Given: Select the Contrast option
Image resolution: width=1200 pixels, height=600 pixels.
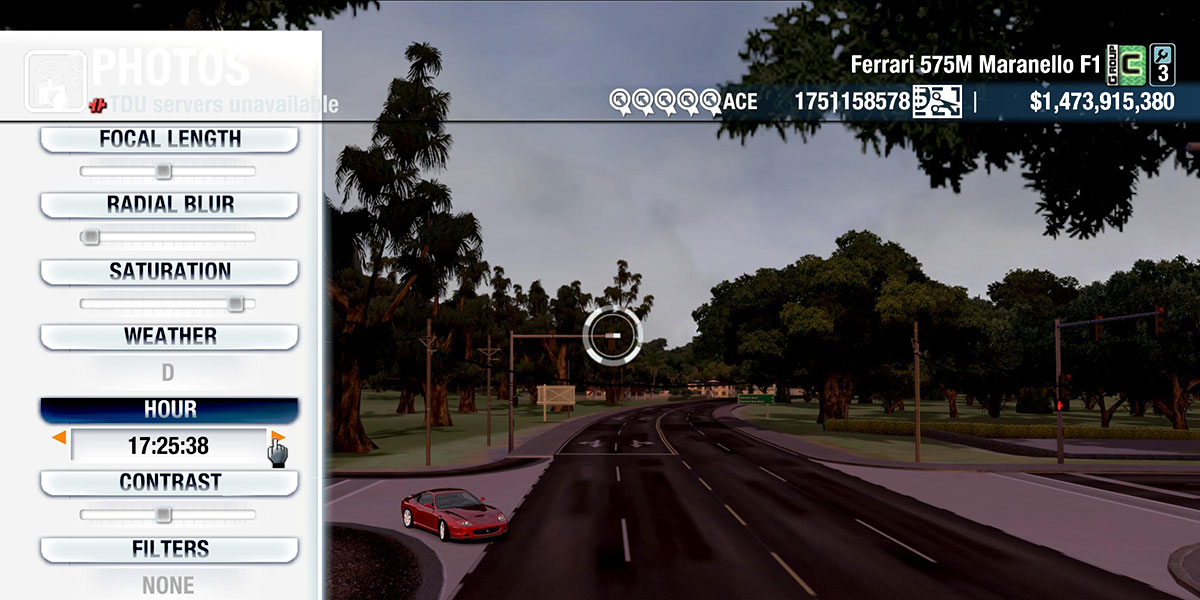Looking at the screenshot, I should coord(169,482).
